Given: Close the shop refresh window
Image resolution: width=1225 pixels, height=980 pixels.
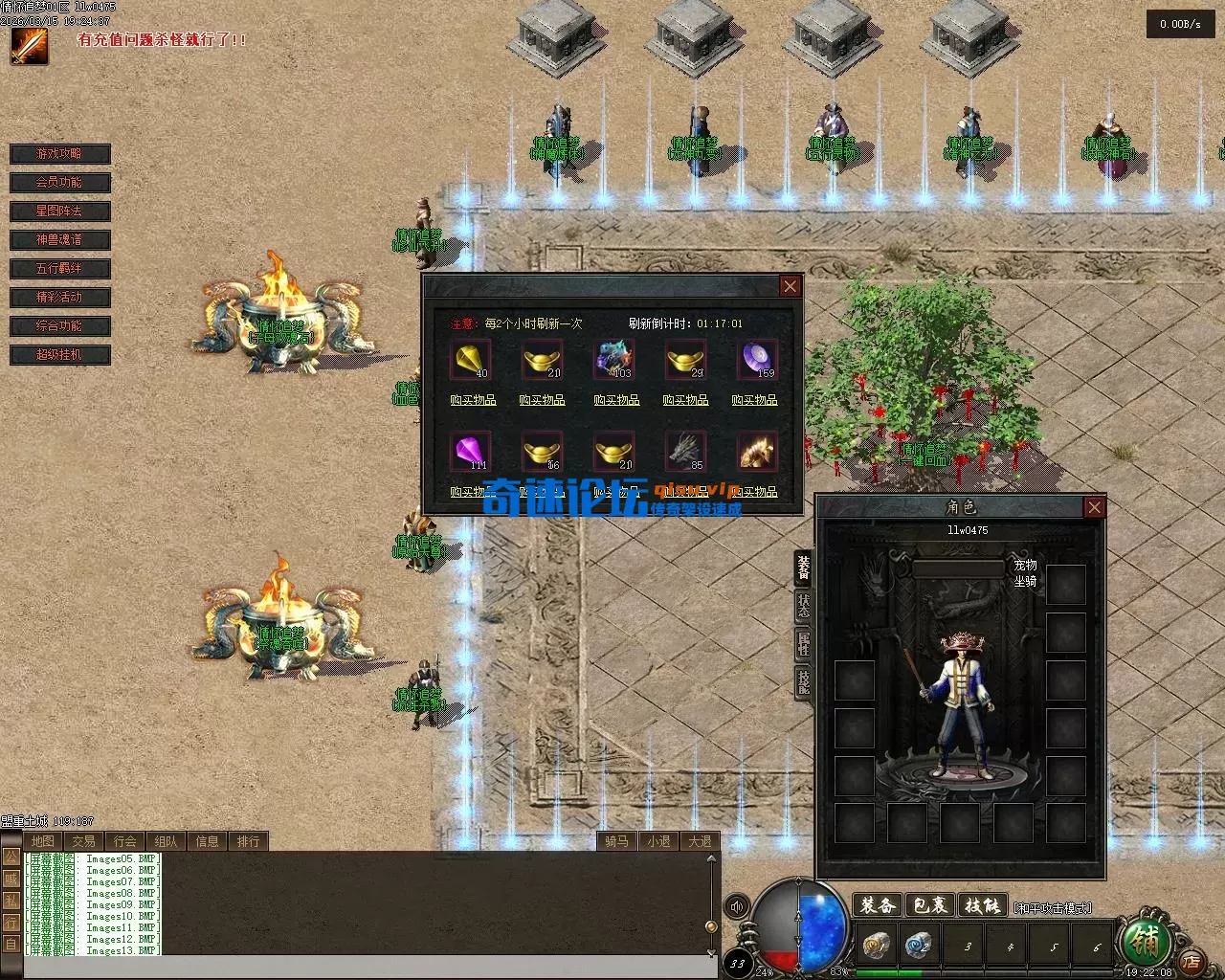Looking at the screenshot, I should [x=790, y=286].
